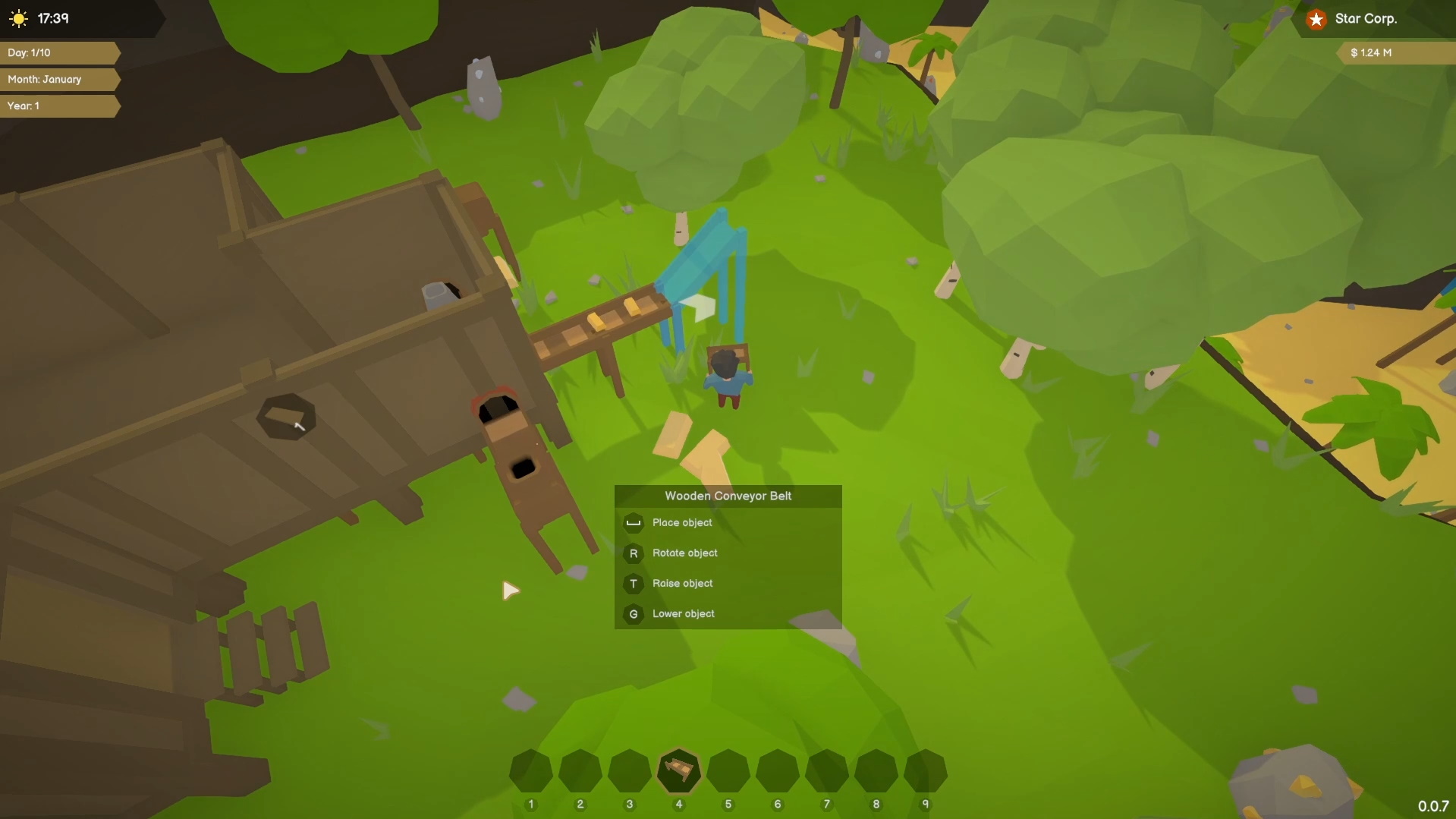This screenshot has height=819, width=1456.
Task: Click the $1.24 M money balance
Action: pyautogui.click(x=1370, y=52)
